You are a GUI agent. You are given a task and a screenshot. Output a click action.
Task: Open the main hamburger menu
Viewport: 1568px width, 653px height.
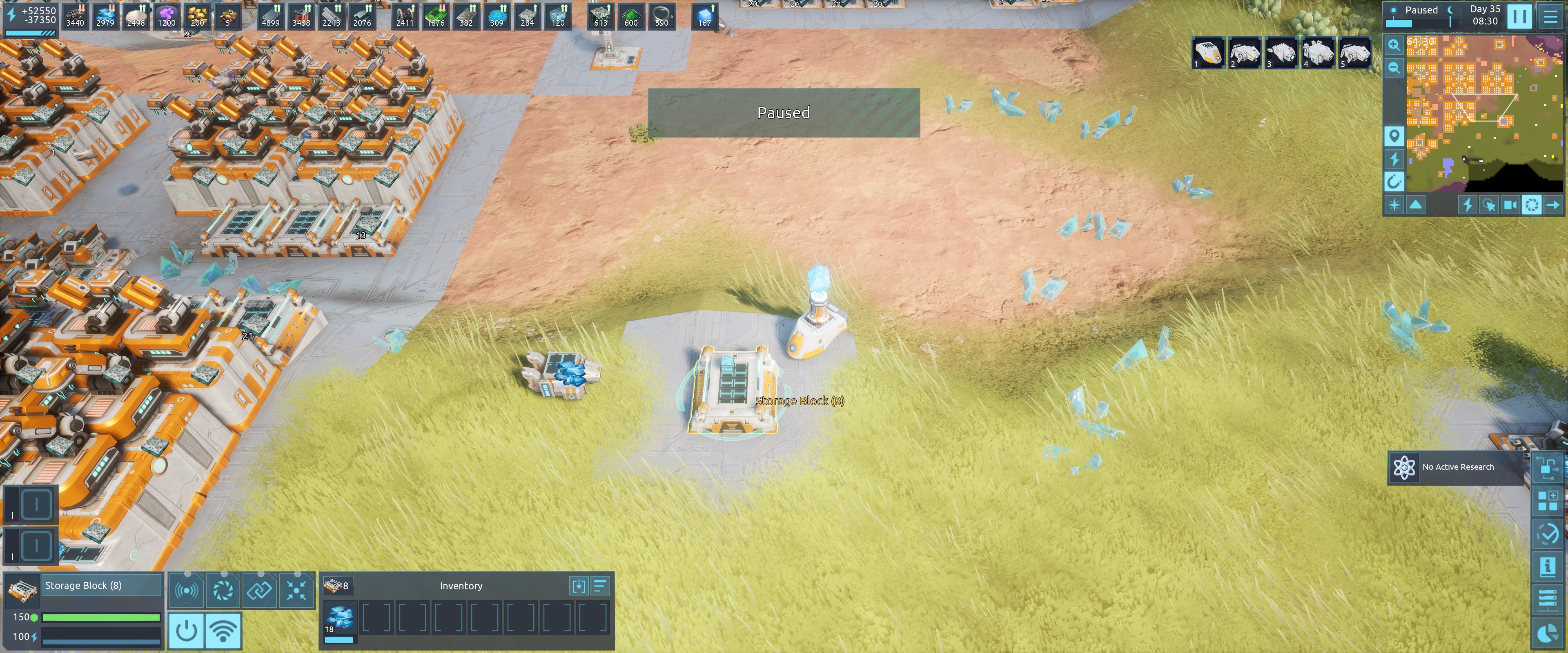[x=1550, y=16]
